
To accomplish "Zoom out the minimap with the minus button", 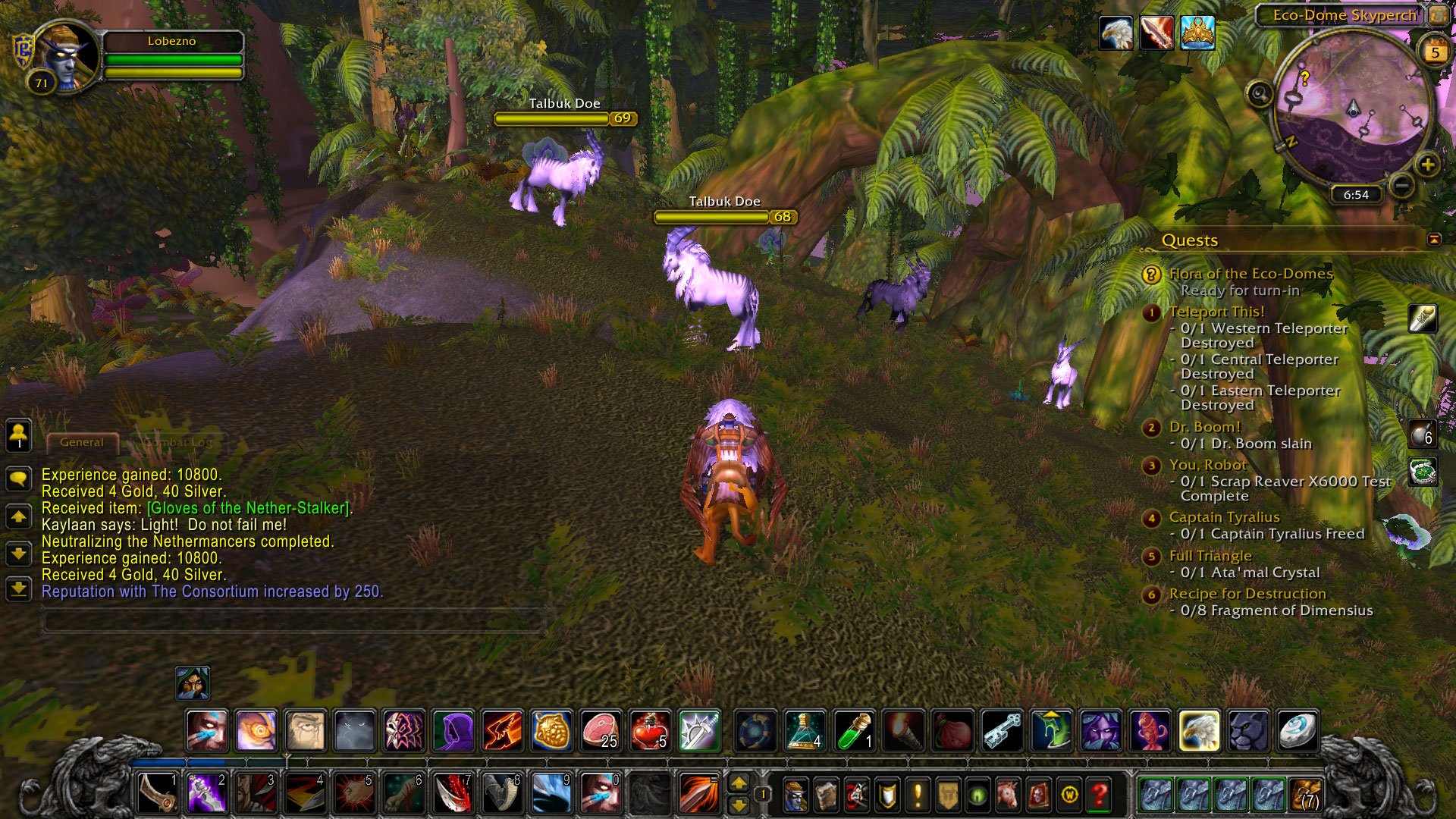I will click(x=1402, y=184).
